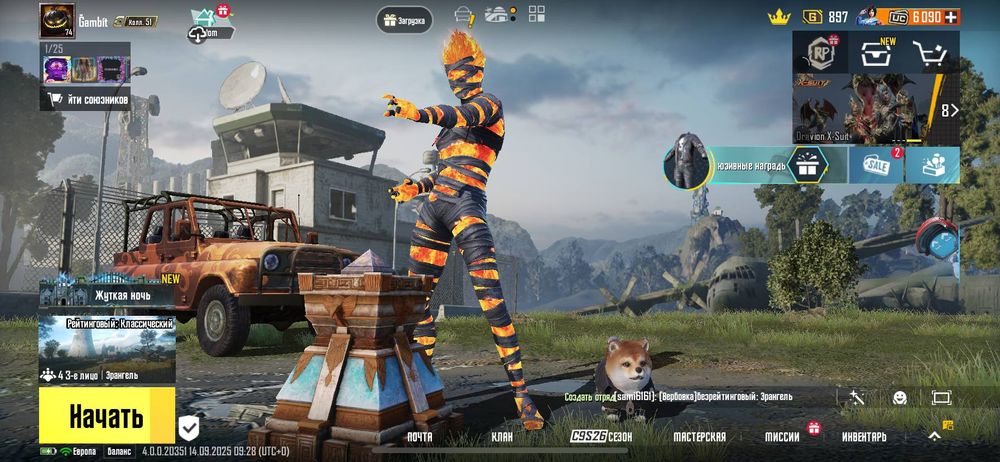Select the Рейтинговый Классический mode thumbnail
This screenshot has width=1000, height=462.
point(107,350)
